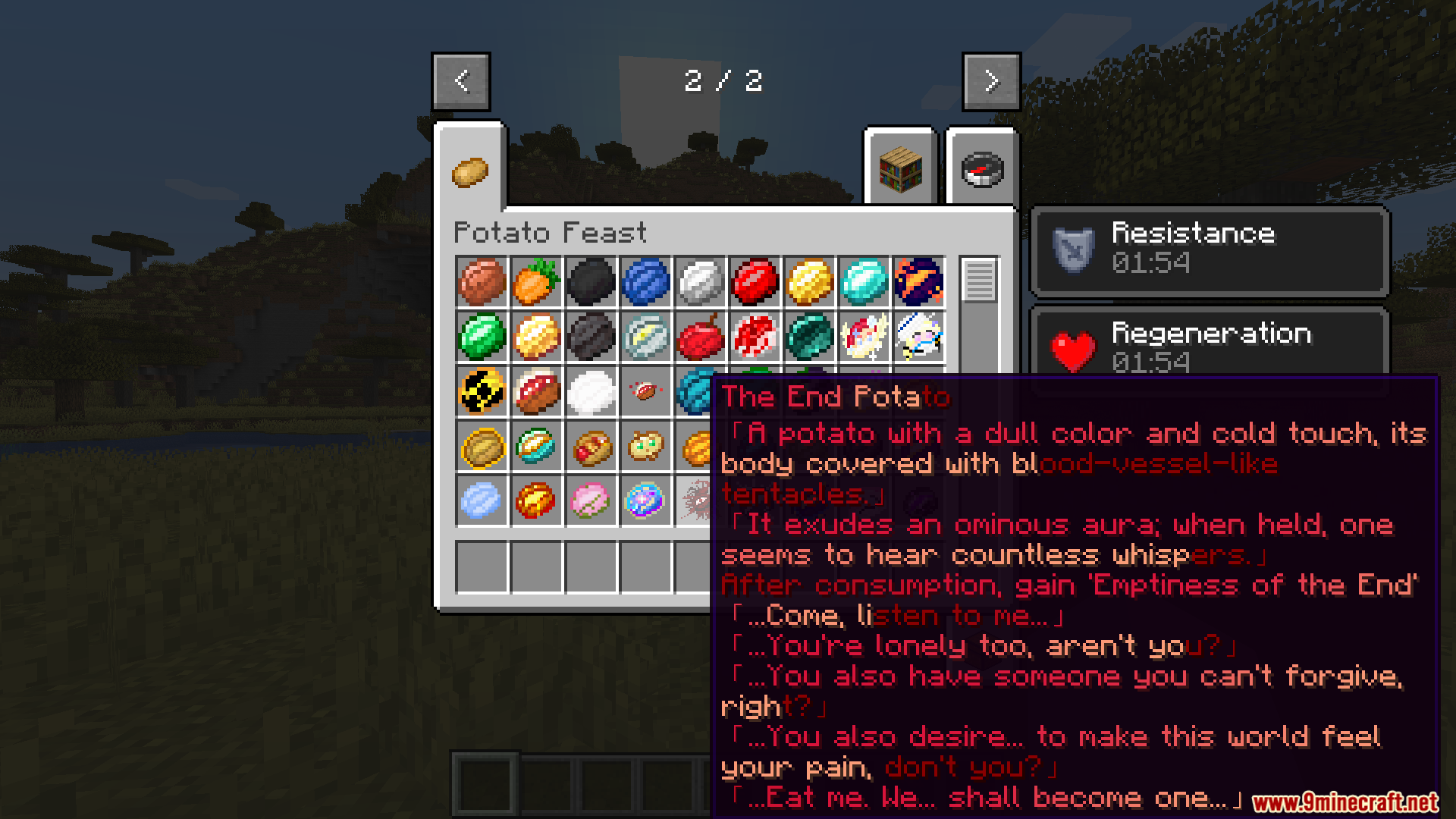This screenshot has width=1456, height=819.
Task: Pick the red apple-shaped potato
Action: [x=700, y=336]
